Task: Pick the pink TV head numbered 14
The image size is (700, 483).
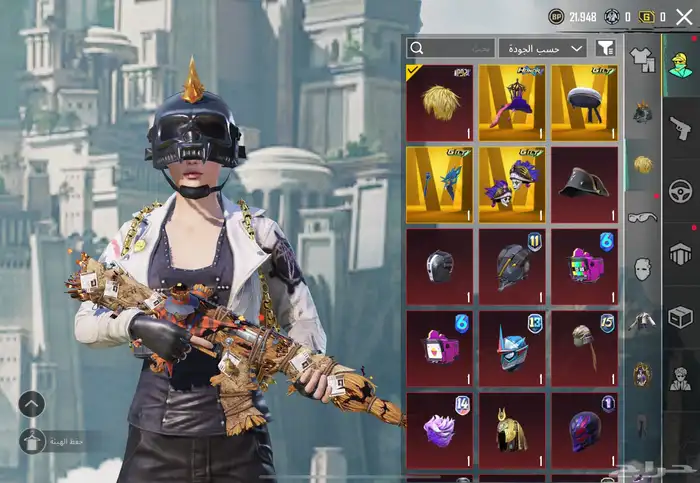Action: coord(440,348)
